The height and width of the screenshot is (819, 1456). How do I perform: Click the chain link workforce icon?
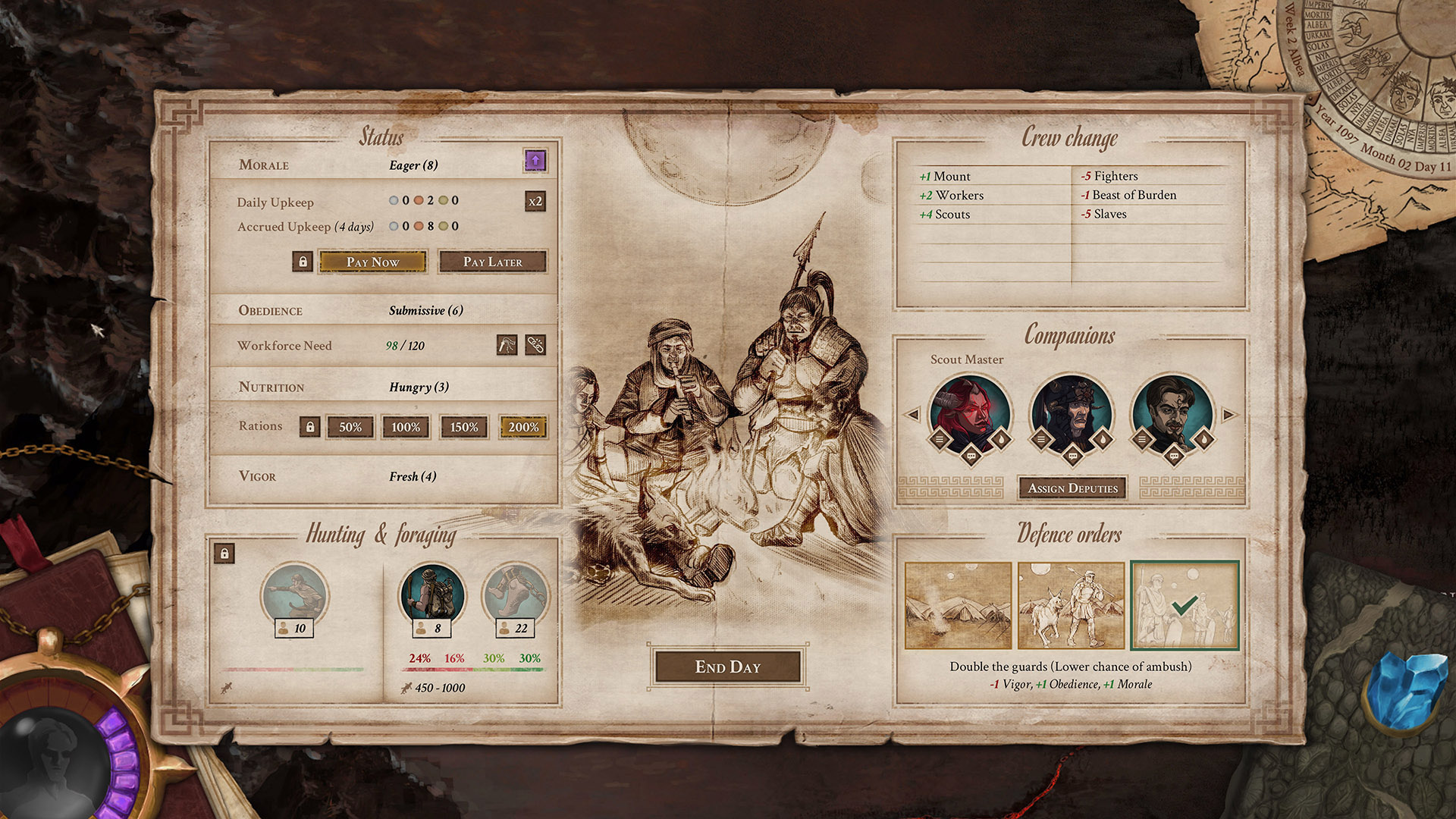[535, 345]
